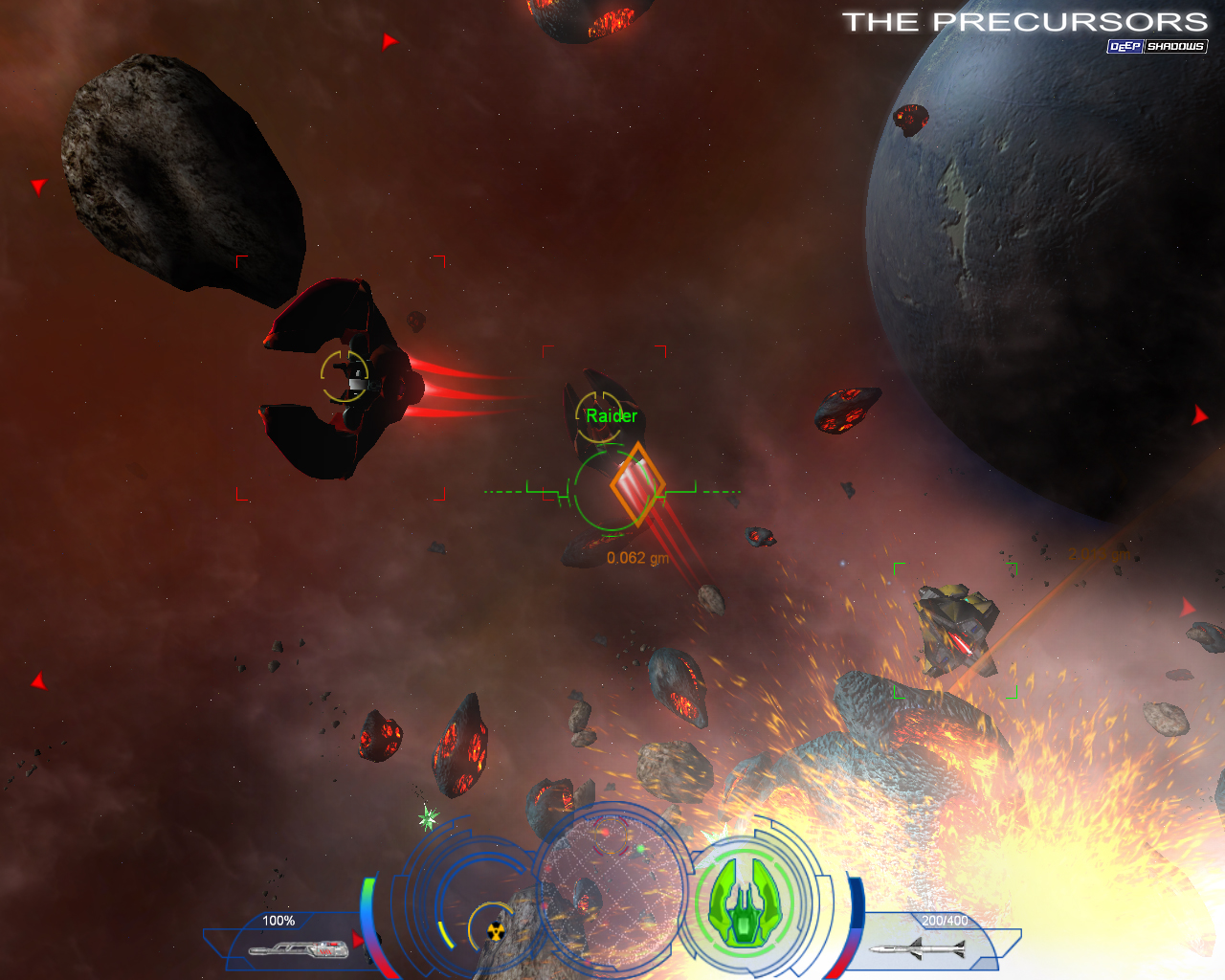
Task: Click the yellow radiation hazard icon
Action: coord(495,930)
